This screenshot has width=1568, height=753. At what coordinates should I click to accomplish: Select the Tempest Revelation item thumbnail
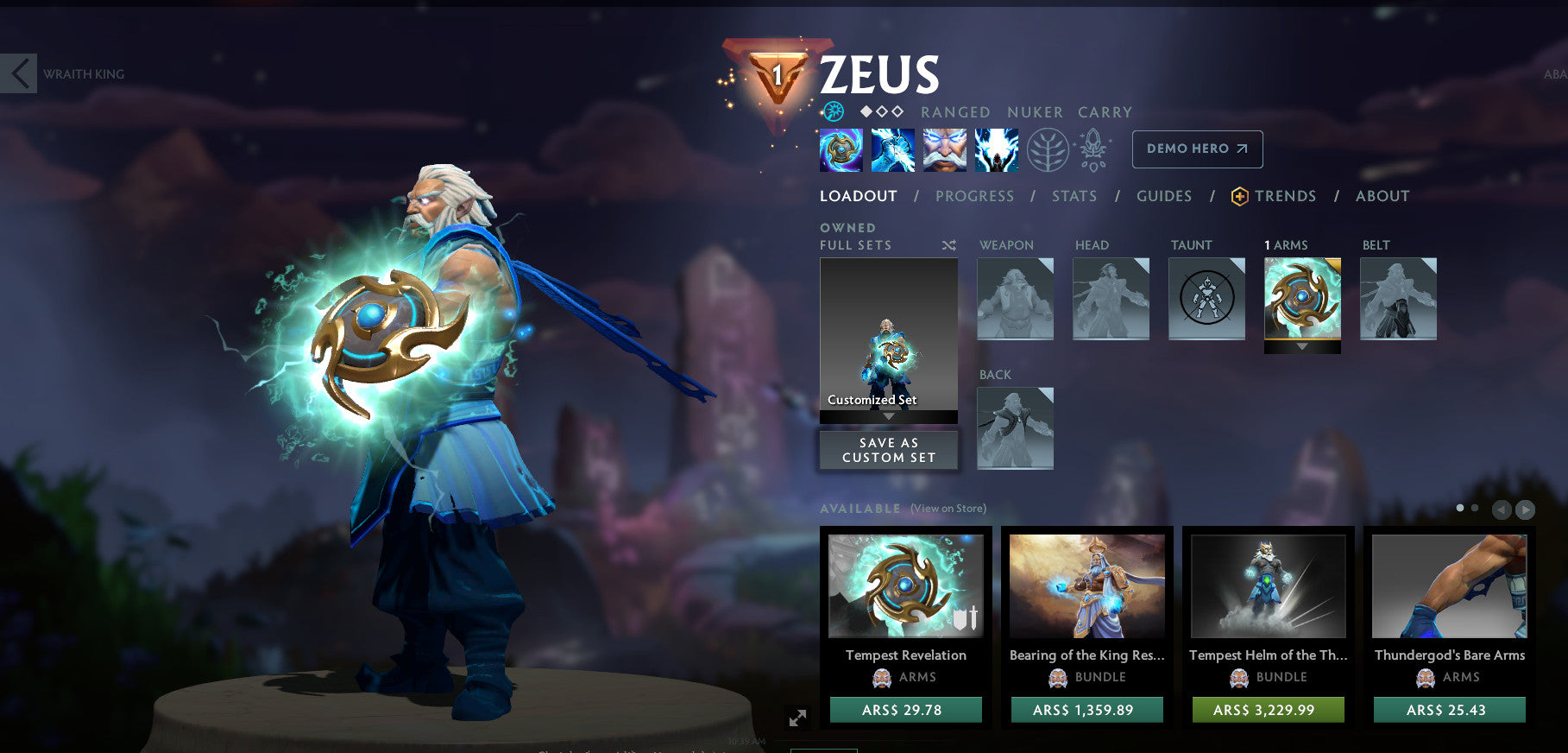click(x=905, y=585)
